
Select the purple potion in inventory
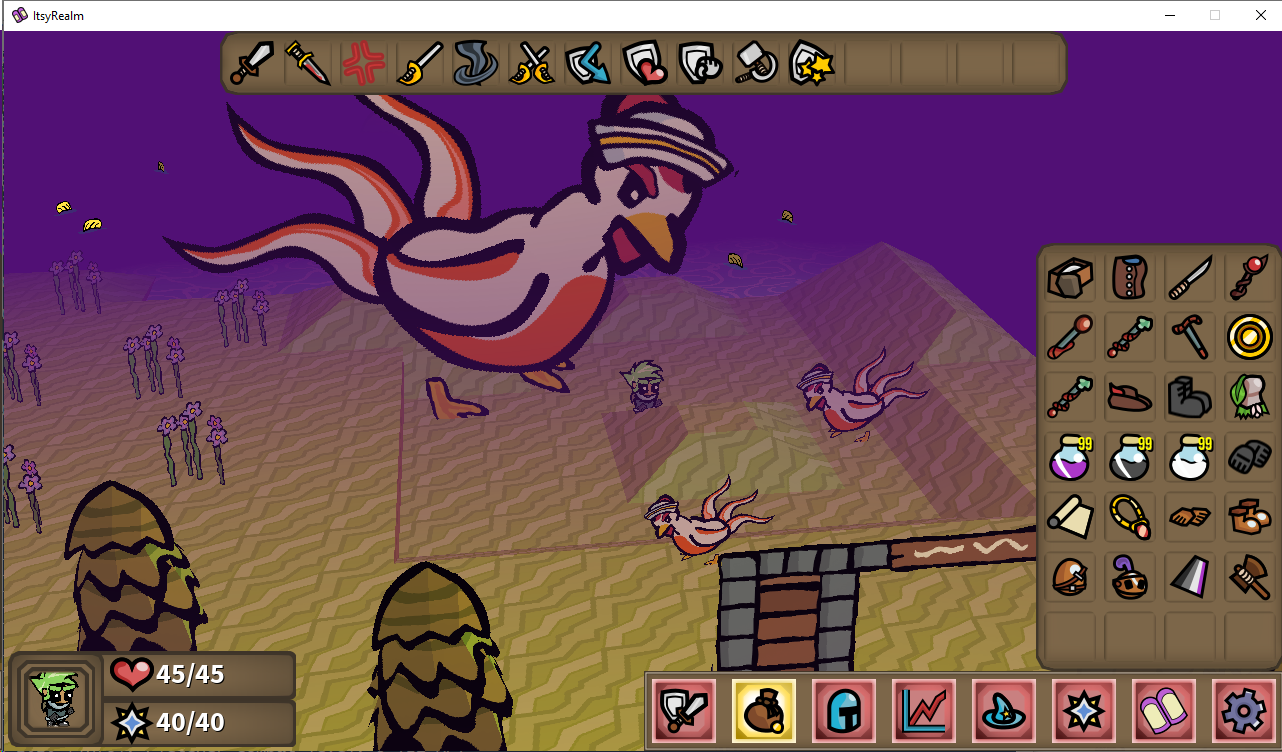click(x=1070, y=458)
